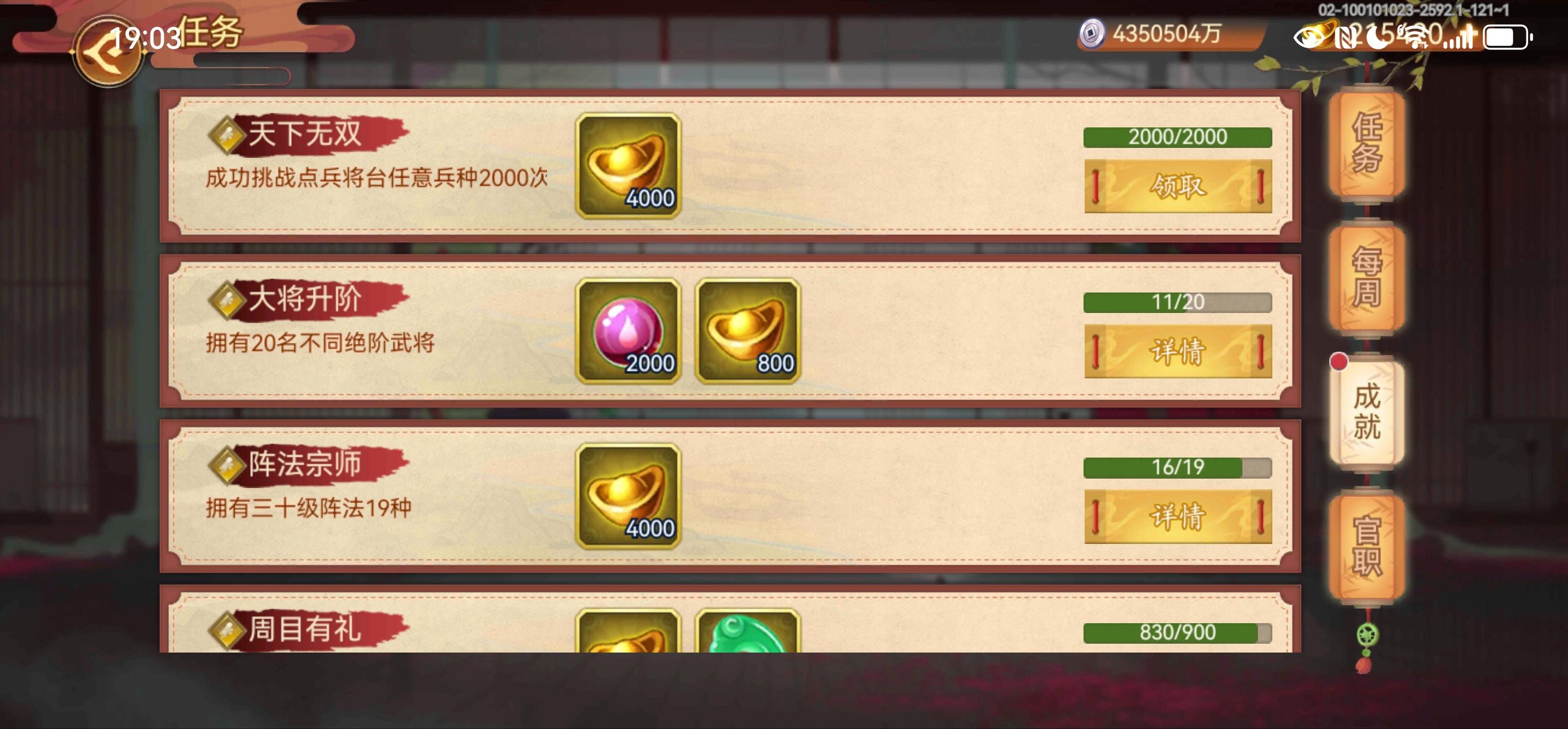Click the medal badge beside 阵法宗师 title
This screenshot has height=729, width=1568.
(226, 465)
